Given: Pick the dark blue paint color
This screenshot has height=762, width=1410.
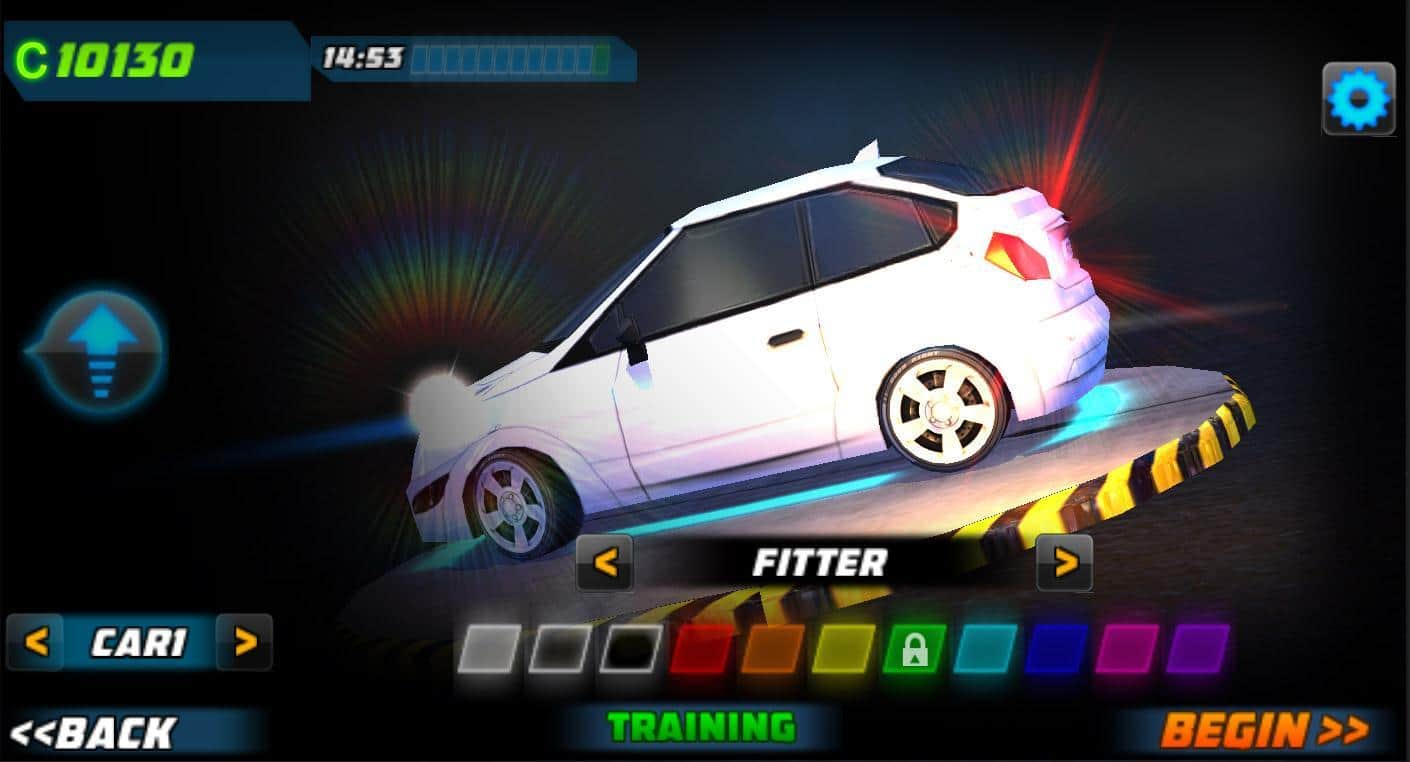Looking at the screenshot, I should point(1056,649).
